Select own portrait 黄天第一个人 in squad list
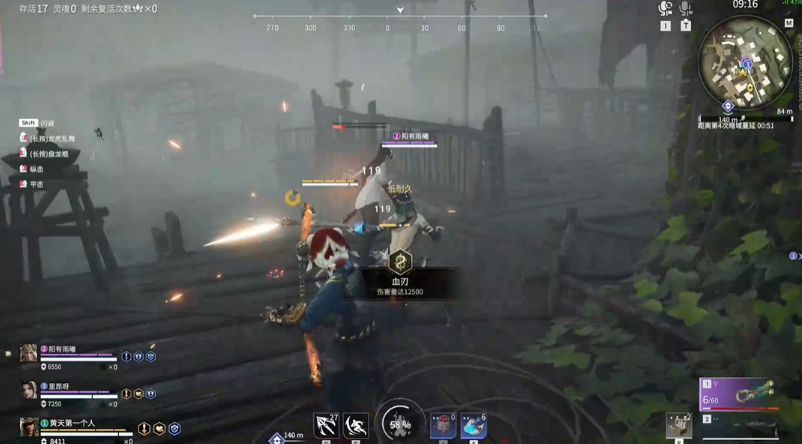This screenshot has width=802, height=444. [x=28, y=428]
